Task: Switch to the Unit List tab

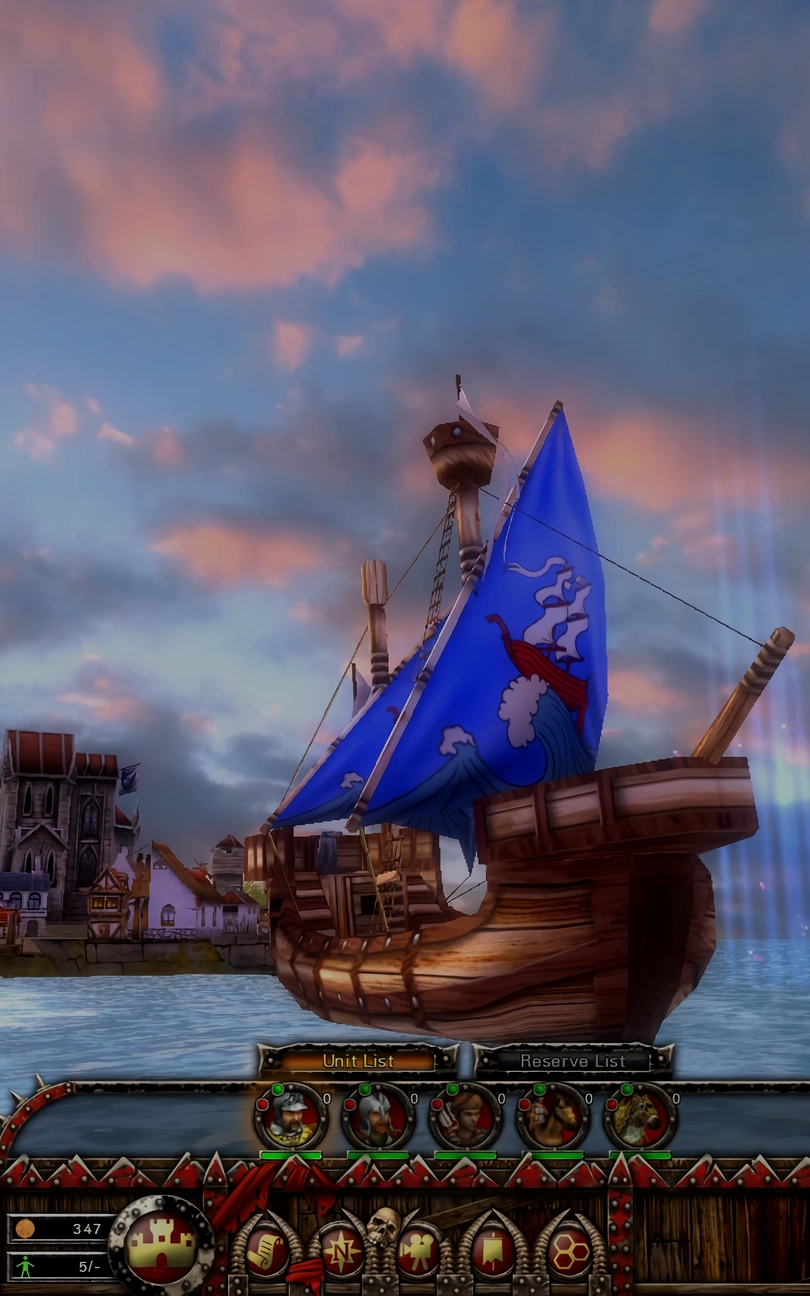Action: pos(357,1061)
